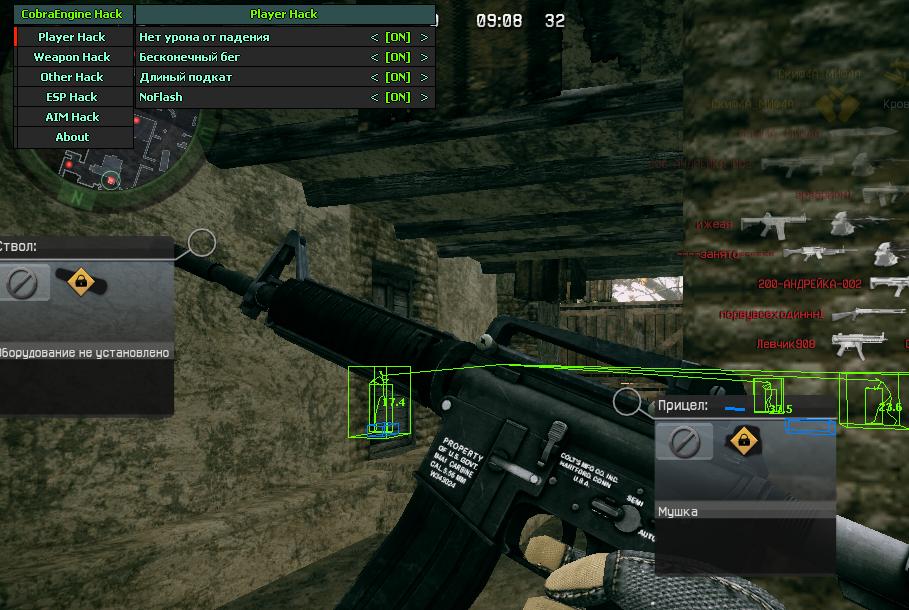
Task: Show the ESP Hack options
Action: [x=72, y=97]
